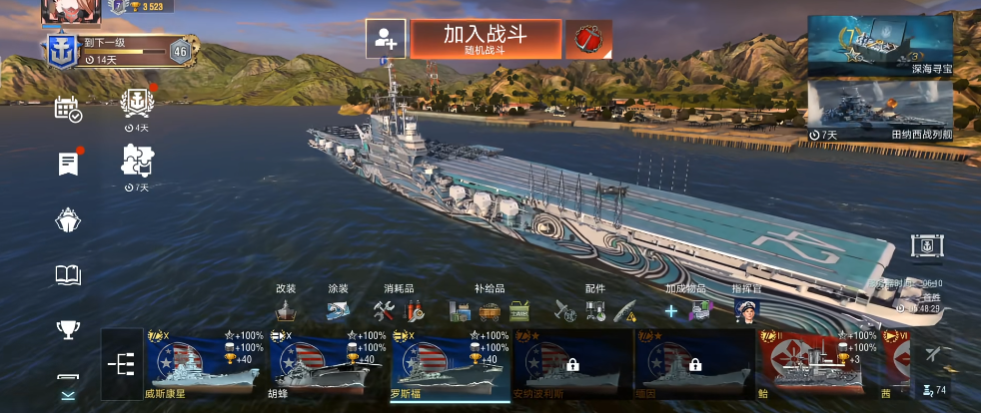Open the 涂装 camouflage slot
Viewport: 981px width, 413px height.
[x=338, y=310]
